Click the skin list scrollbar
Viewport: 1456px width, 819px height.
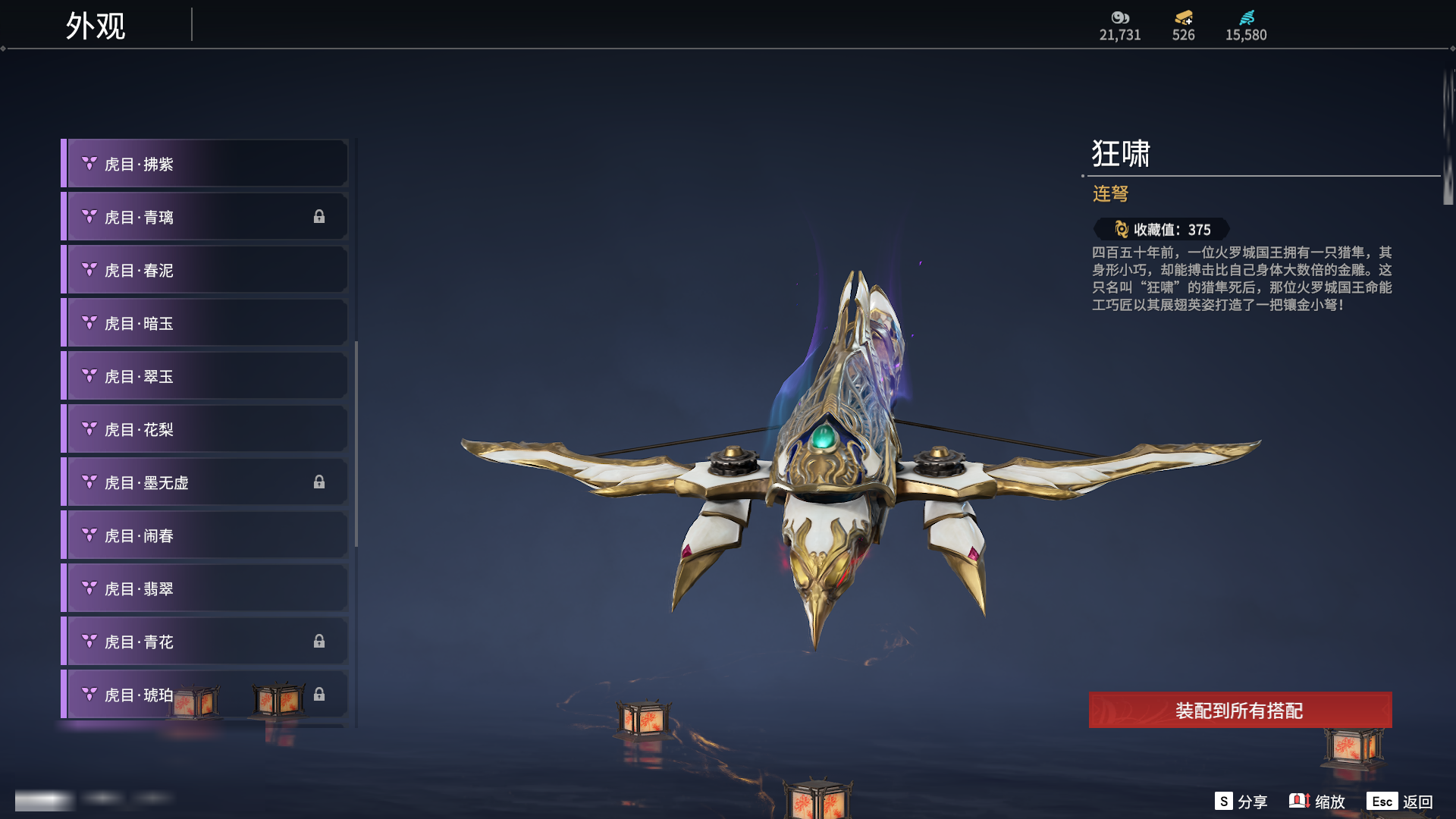click(356, 444)
